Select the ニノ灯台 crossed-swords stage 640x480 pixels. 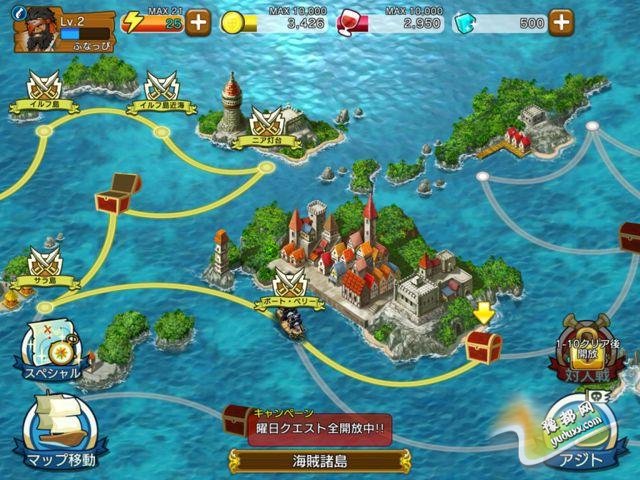pos(262,125)
